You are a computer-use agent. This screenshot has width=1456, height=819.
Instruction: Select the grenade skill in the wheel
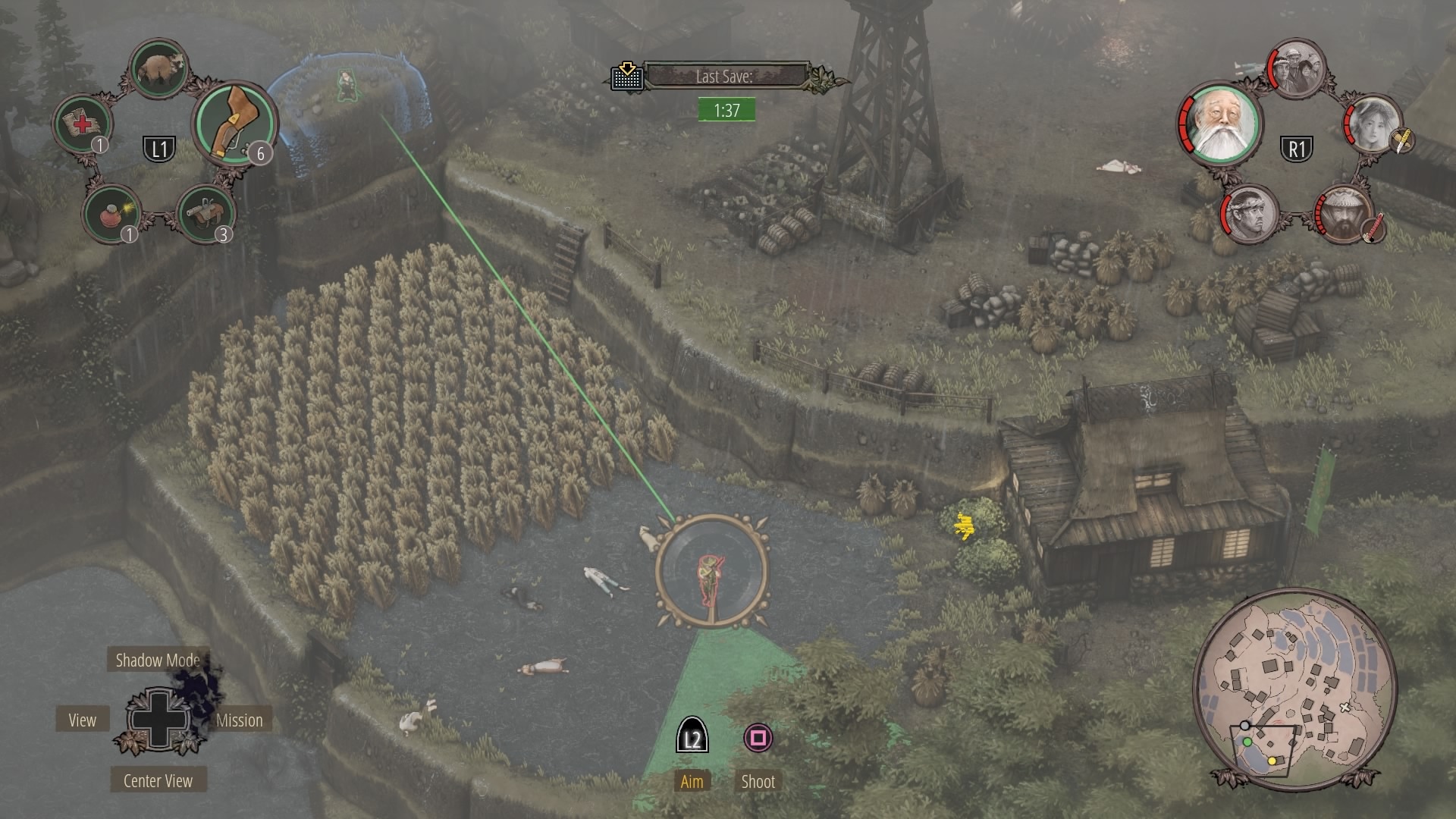[x=111, y=213]
